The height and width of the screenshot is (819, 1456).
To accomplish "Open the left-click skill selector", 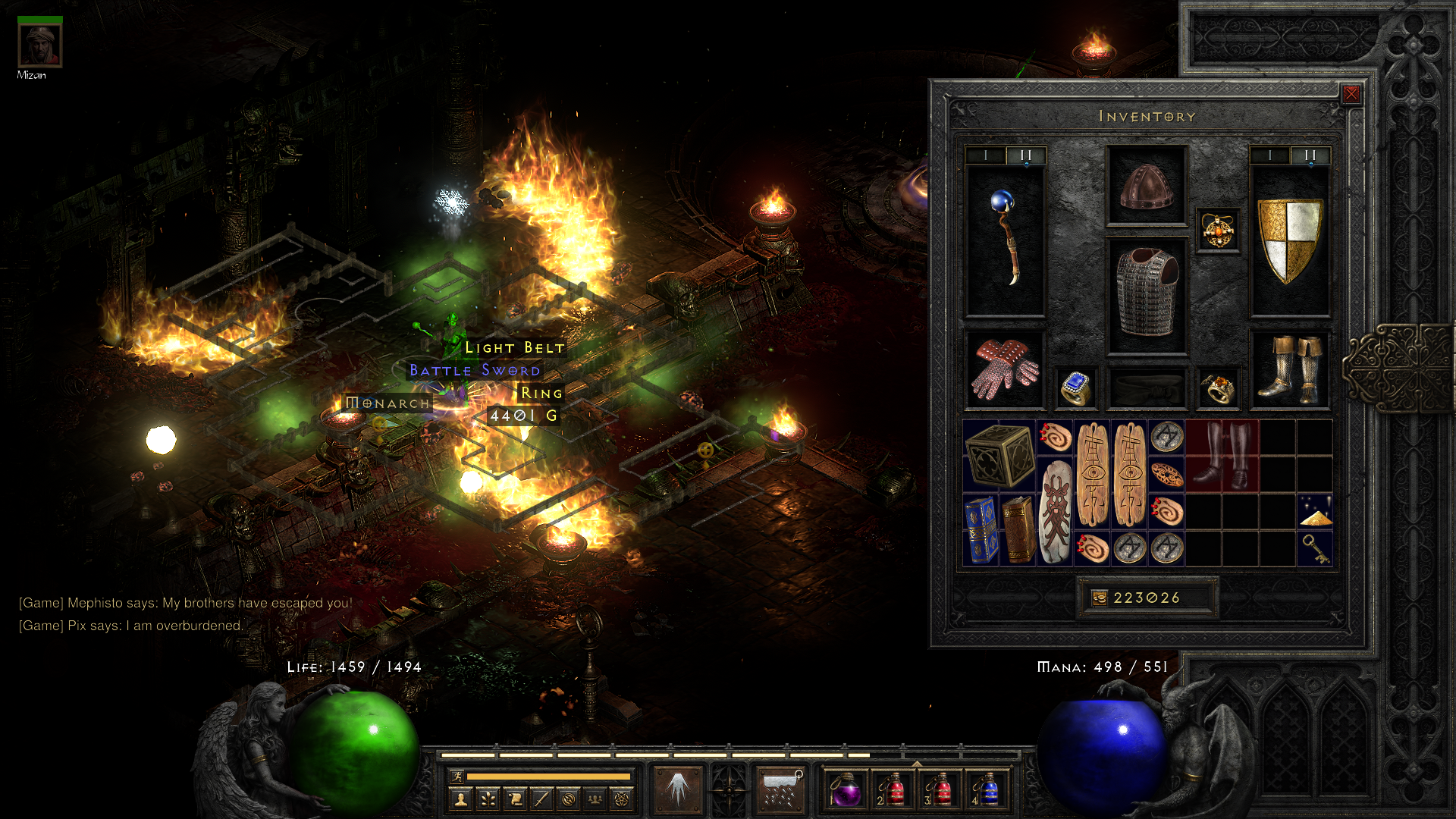I will coord(677,789).
